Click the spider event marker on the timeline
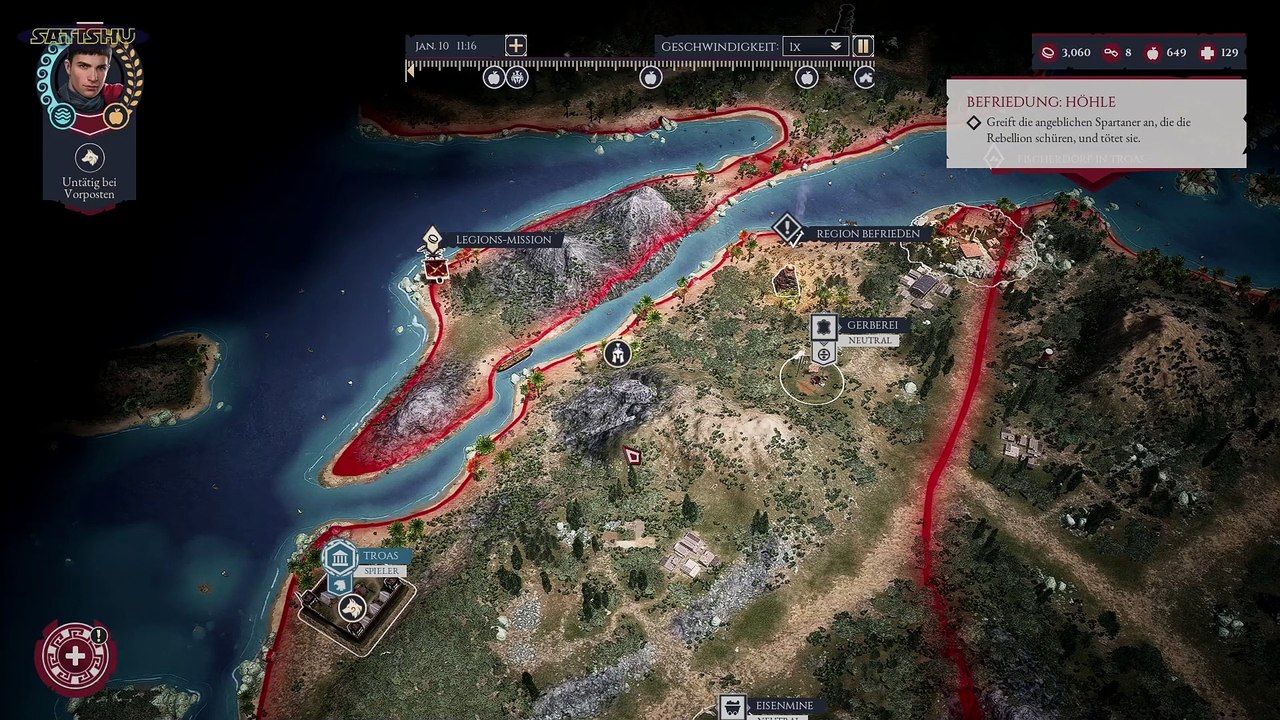This screenshot has height=720, width=1280. [517, 77]
